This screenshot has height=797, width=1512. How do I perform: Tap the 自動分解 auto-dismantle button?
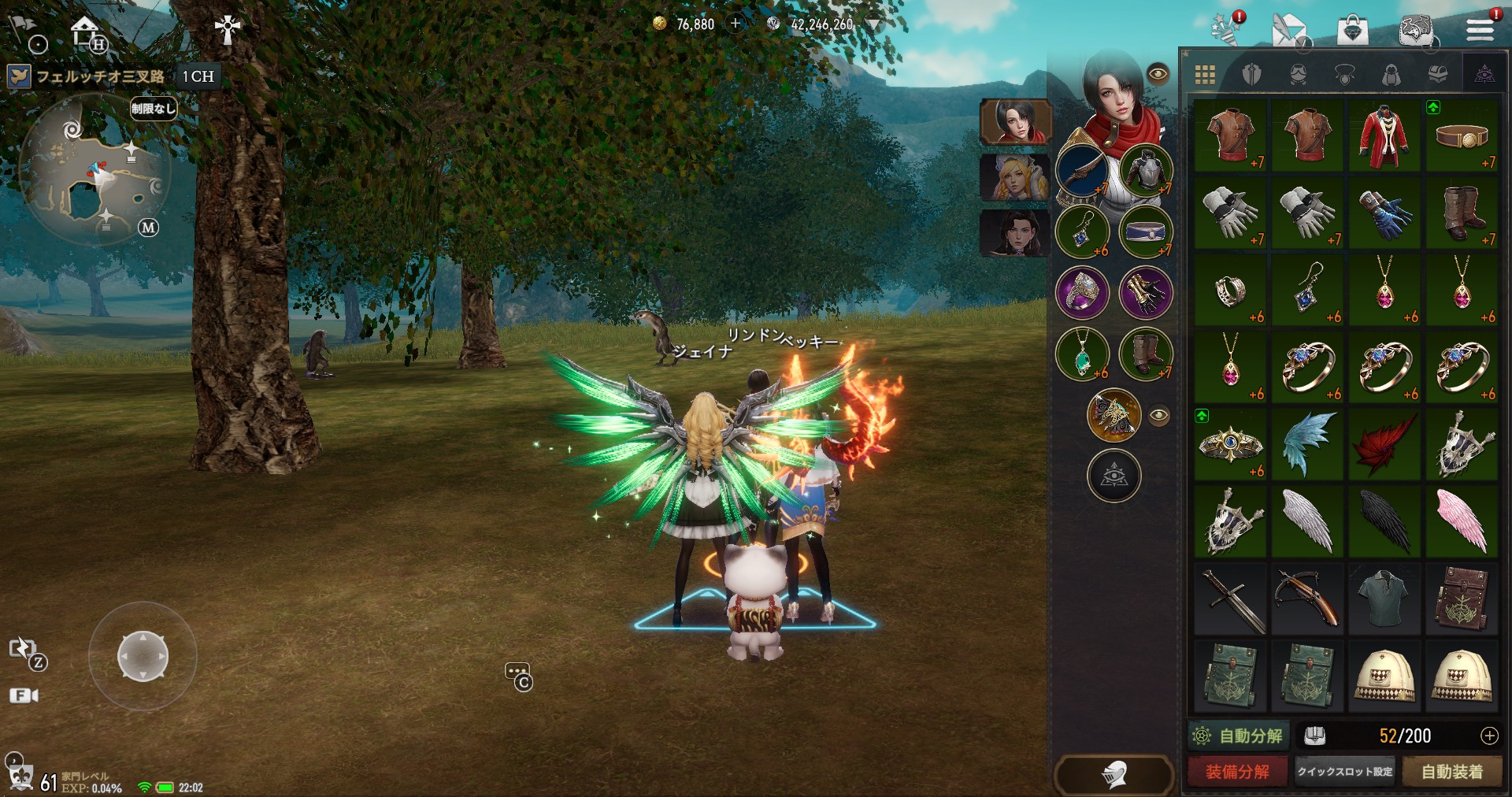point(1239,736)
